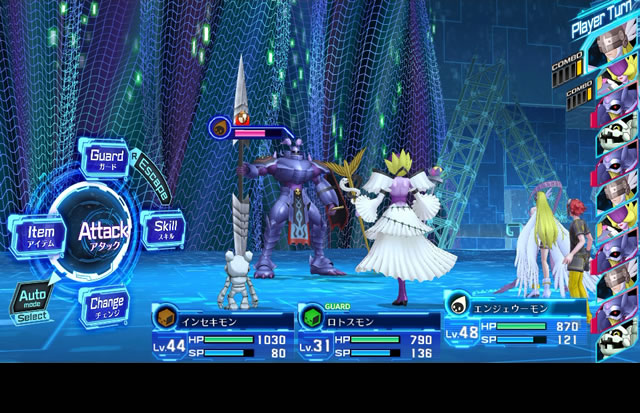The image size is (640, 413).
Task: Choose the Escape option
Action: 152,178
